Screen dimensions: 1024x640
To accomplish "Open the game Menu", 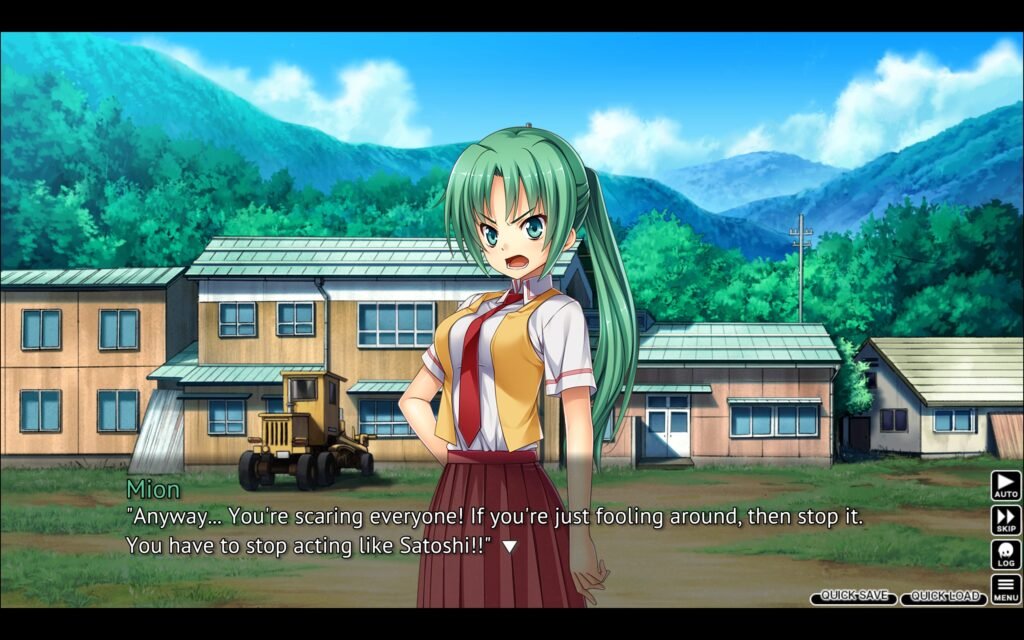I will (1005, 589).
